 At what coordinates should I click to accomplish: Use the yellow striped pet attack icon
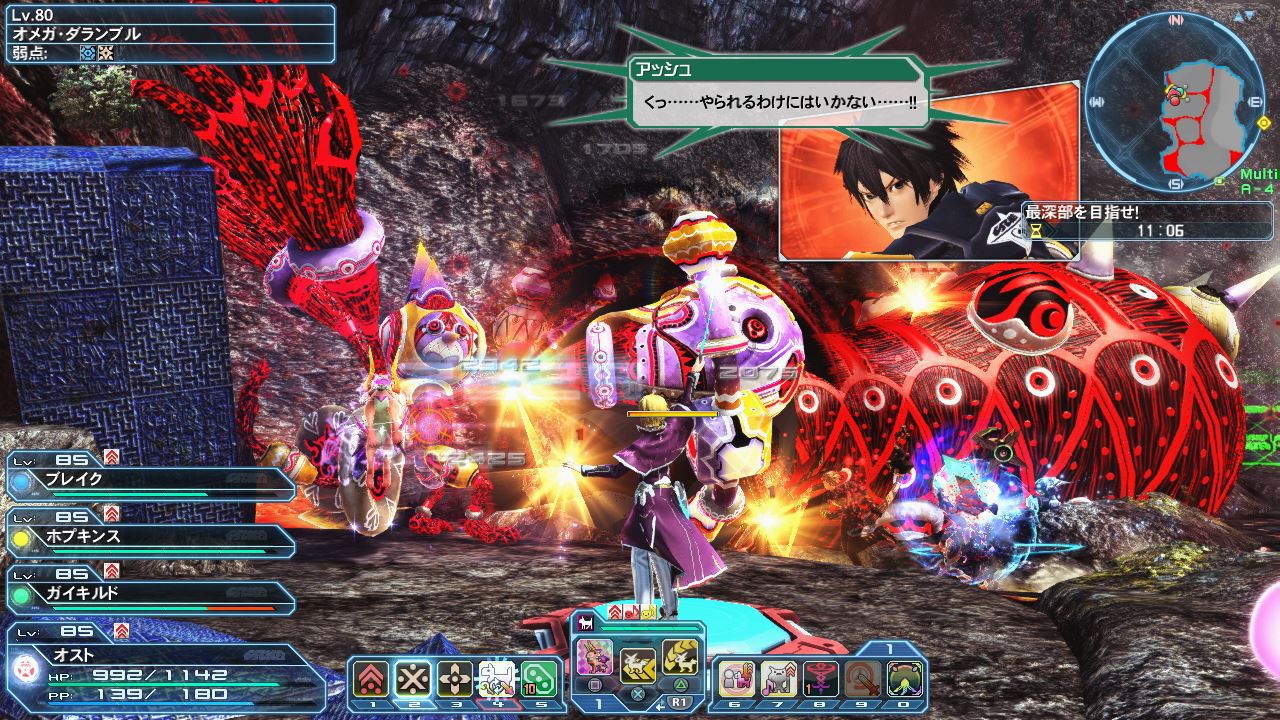click(680, 656)
